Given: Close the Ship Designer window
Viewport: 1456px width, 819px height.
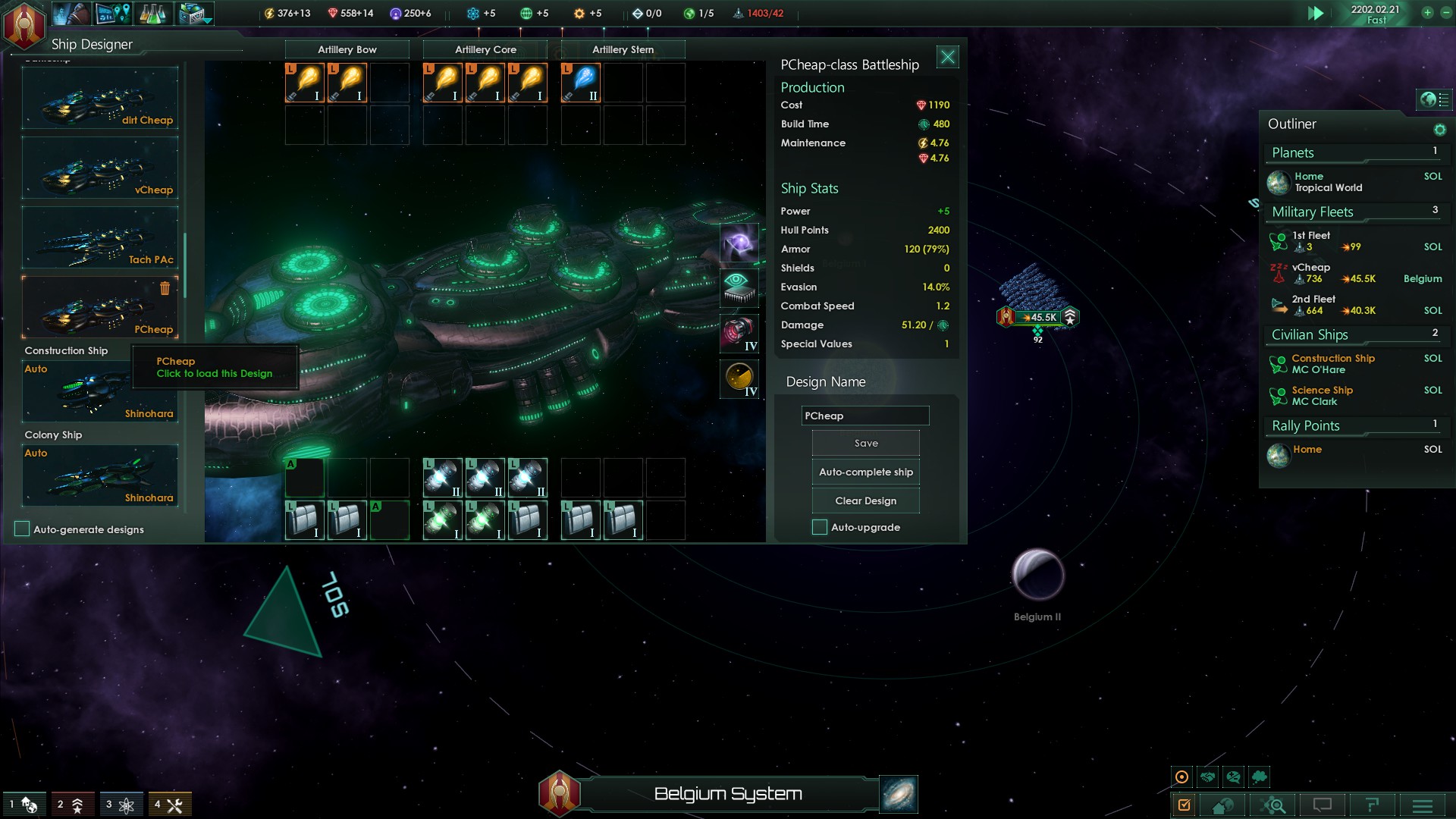Looking at the screenshot, I should coord(947,57).
